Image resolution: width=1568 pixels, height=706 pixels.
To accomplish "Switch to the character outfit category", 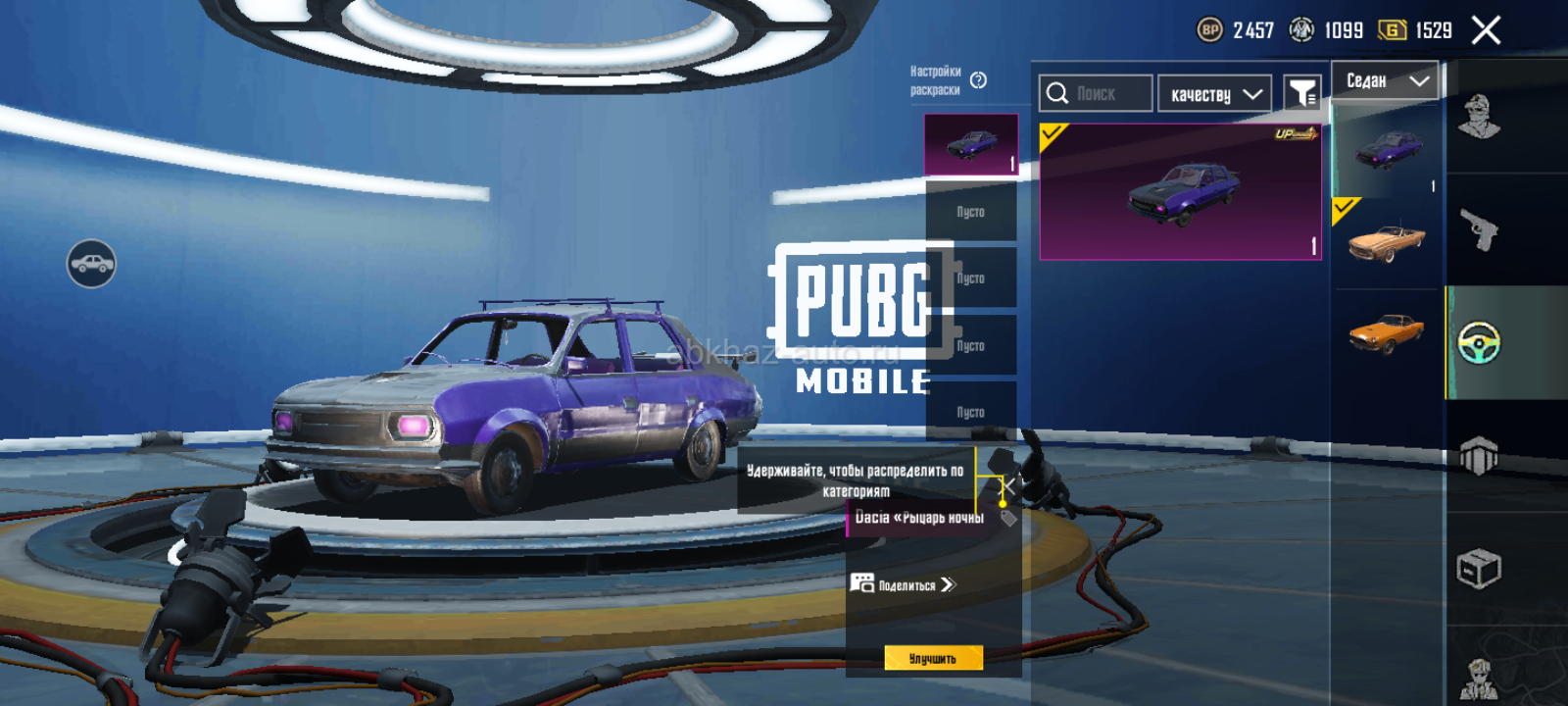I will point(1479,118).
